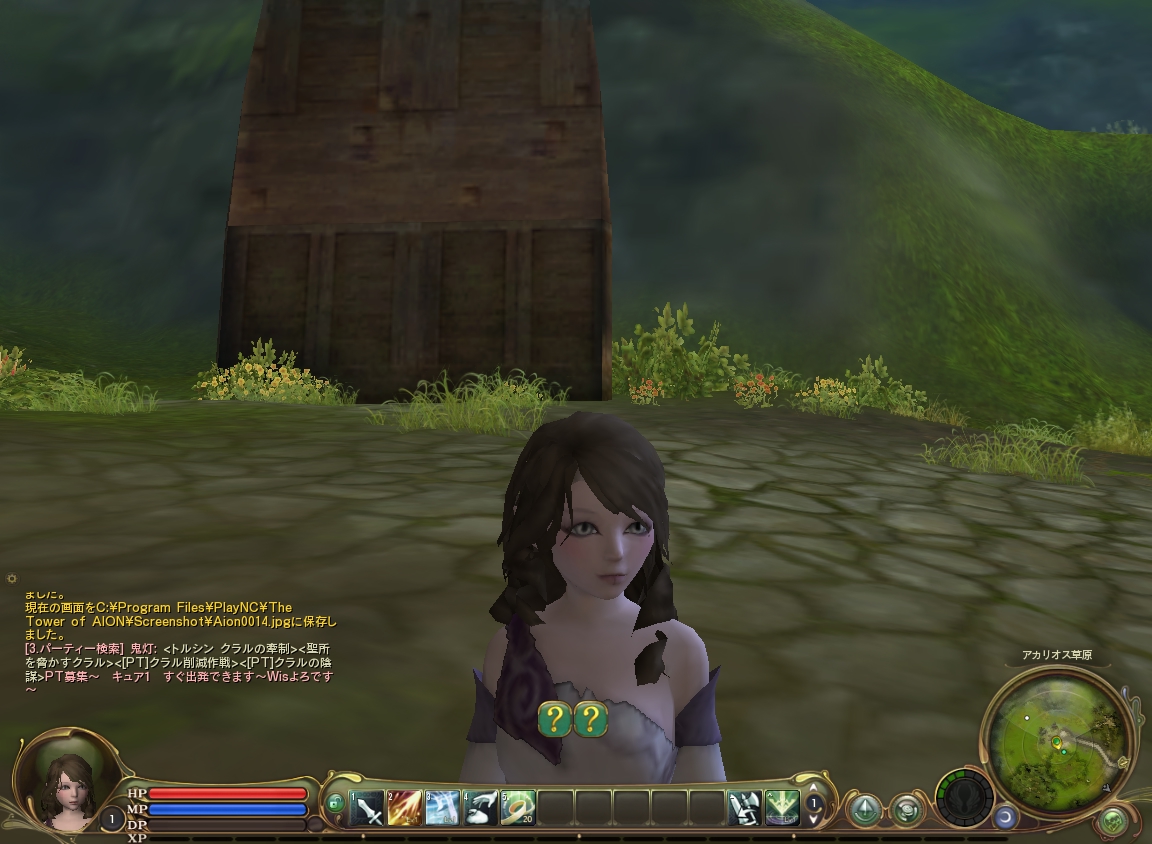This screenshot has height=844, width=1152.
Task: Use the fiery red slash skill
Action: [404, 807]
